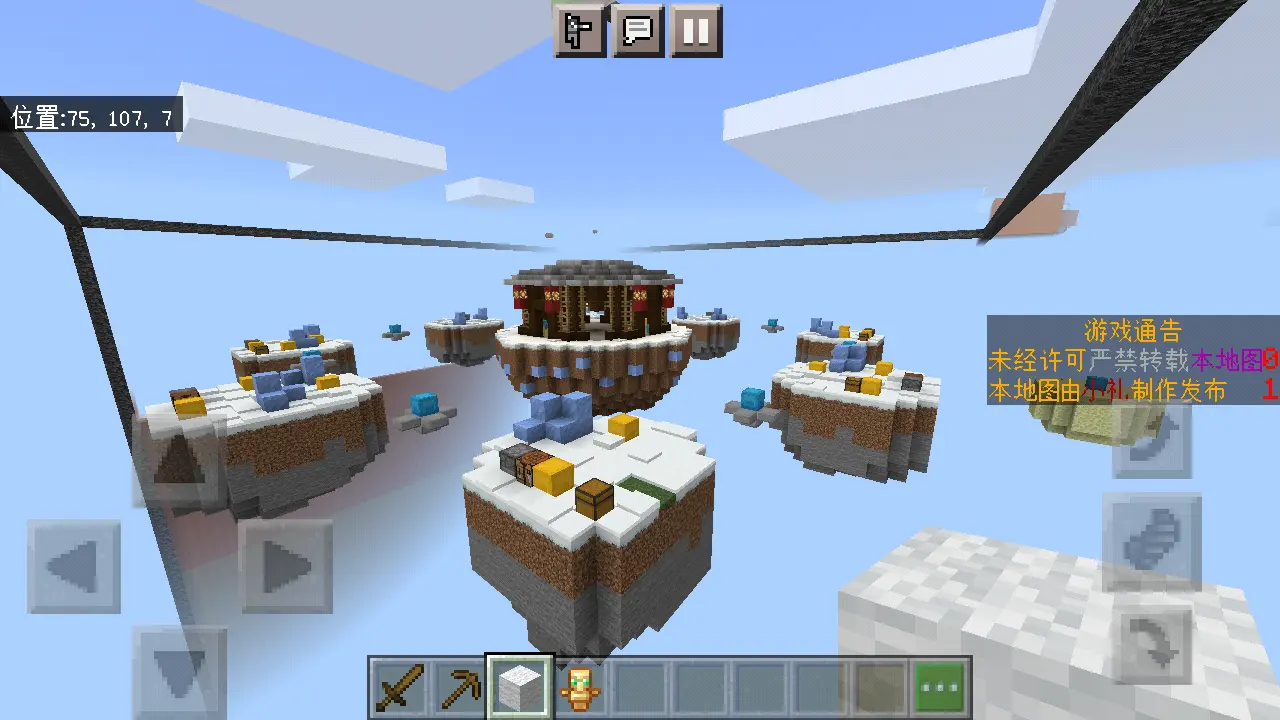1280x720 pixels.
Task: Select the white wool block slot
Action: tap(519, 688)
